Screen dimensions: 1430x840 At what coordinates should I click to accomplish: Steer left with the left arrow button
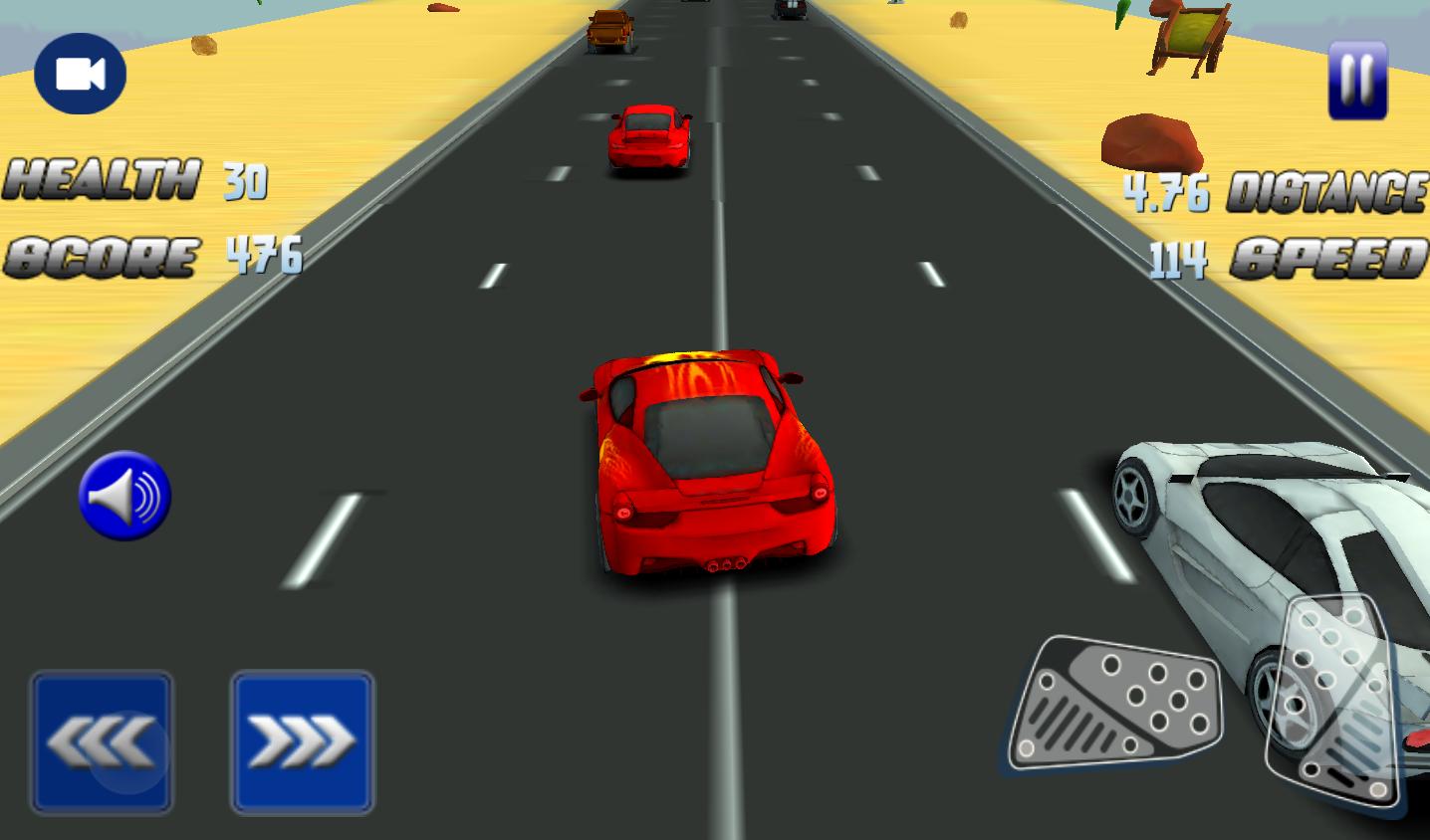[x=101, y=741]
